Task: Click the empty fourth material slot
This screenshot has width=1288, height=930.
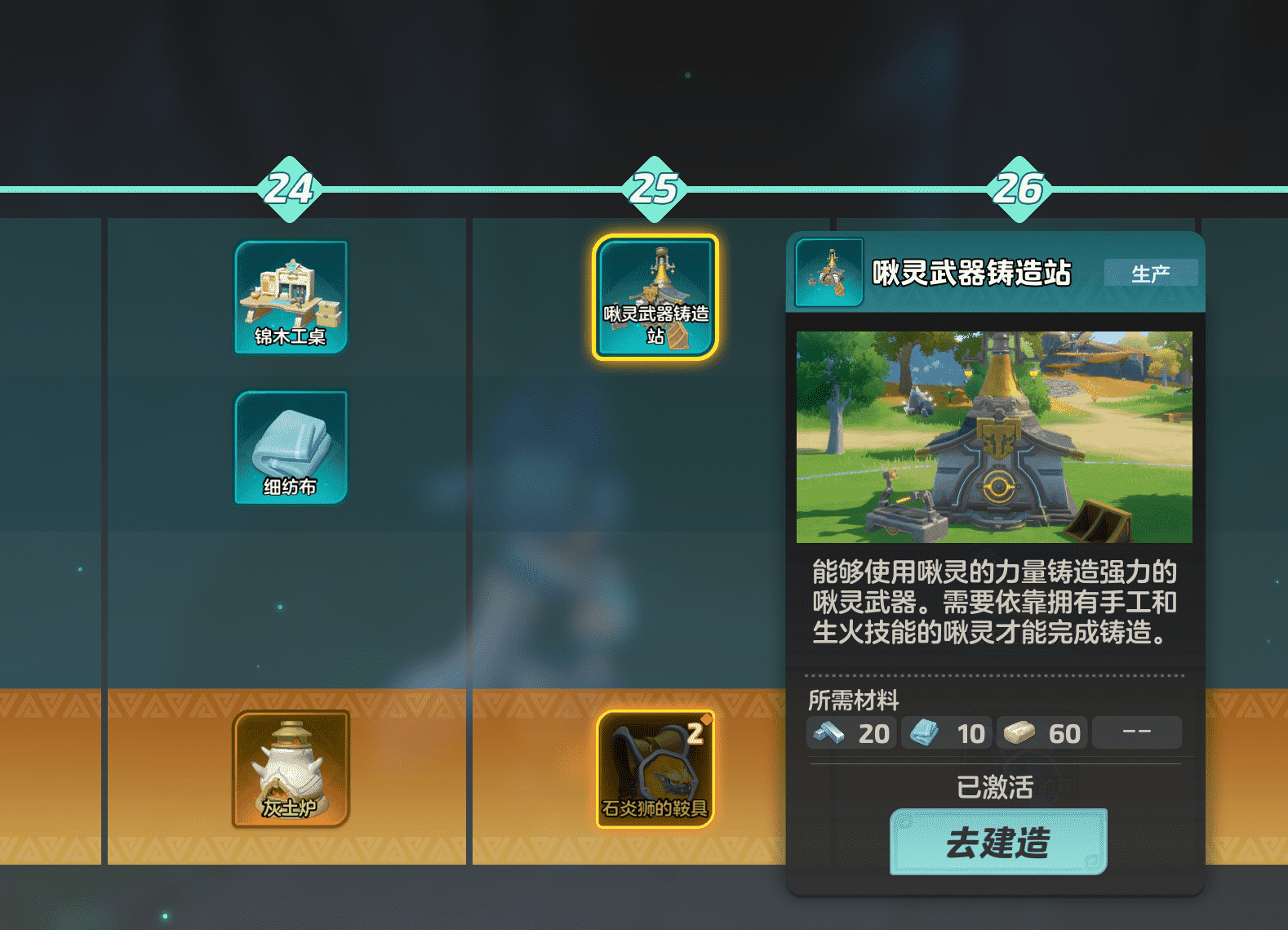Action: point(1137,732)
